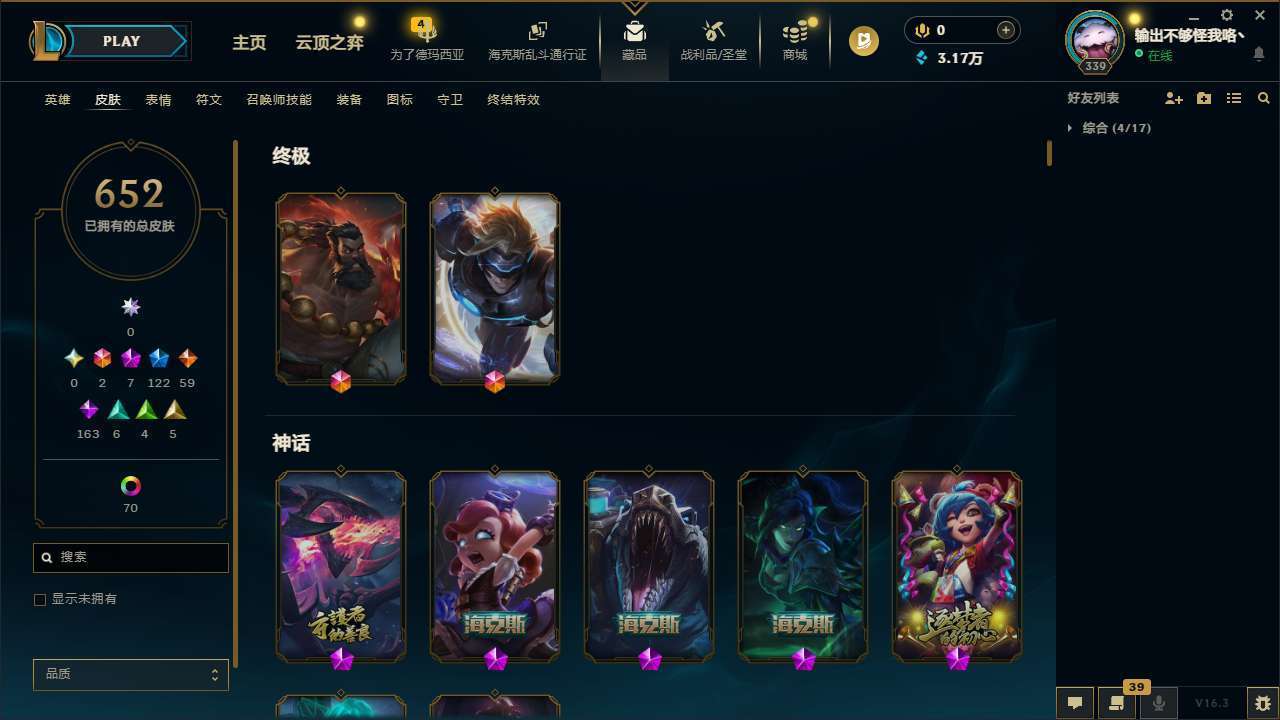The height and width of the screenshot is (720, 1280).
Task: Open the chat bubble icon in bottom bar
Action: click(1074, 702)
